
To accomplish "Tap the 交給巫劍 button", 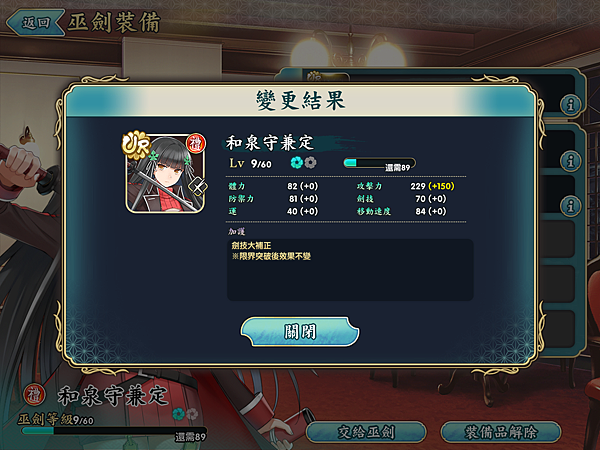I will tap(367, 432).
